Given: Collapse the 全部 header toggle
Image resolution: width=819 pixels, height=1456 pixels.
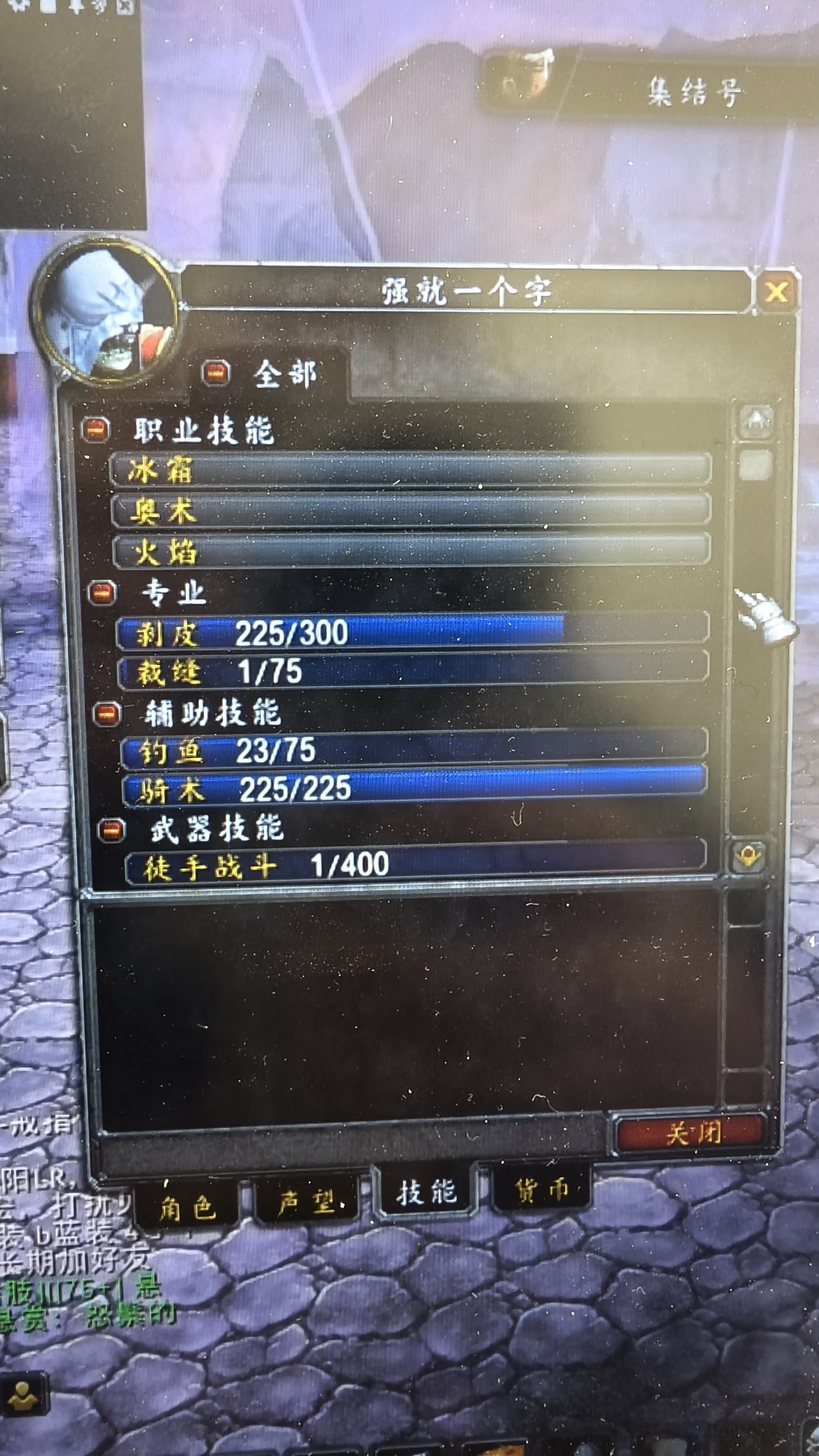Looking at the screenshot, I should click(216, 373).
